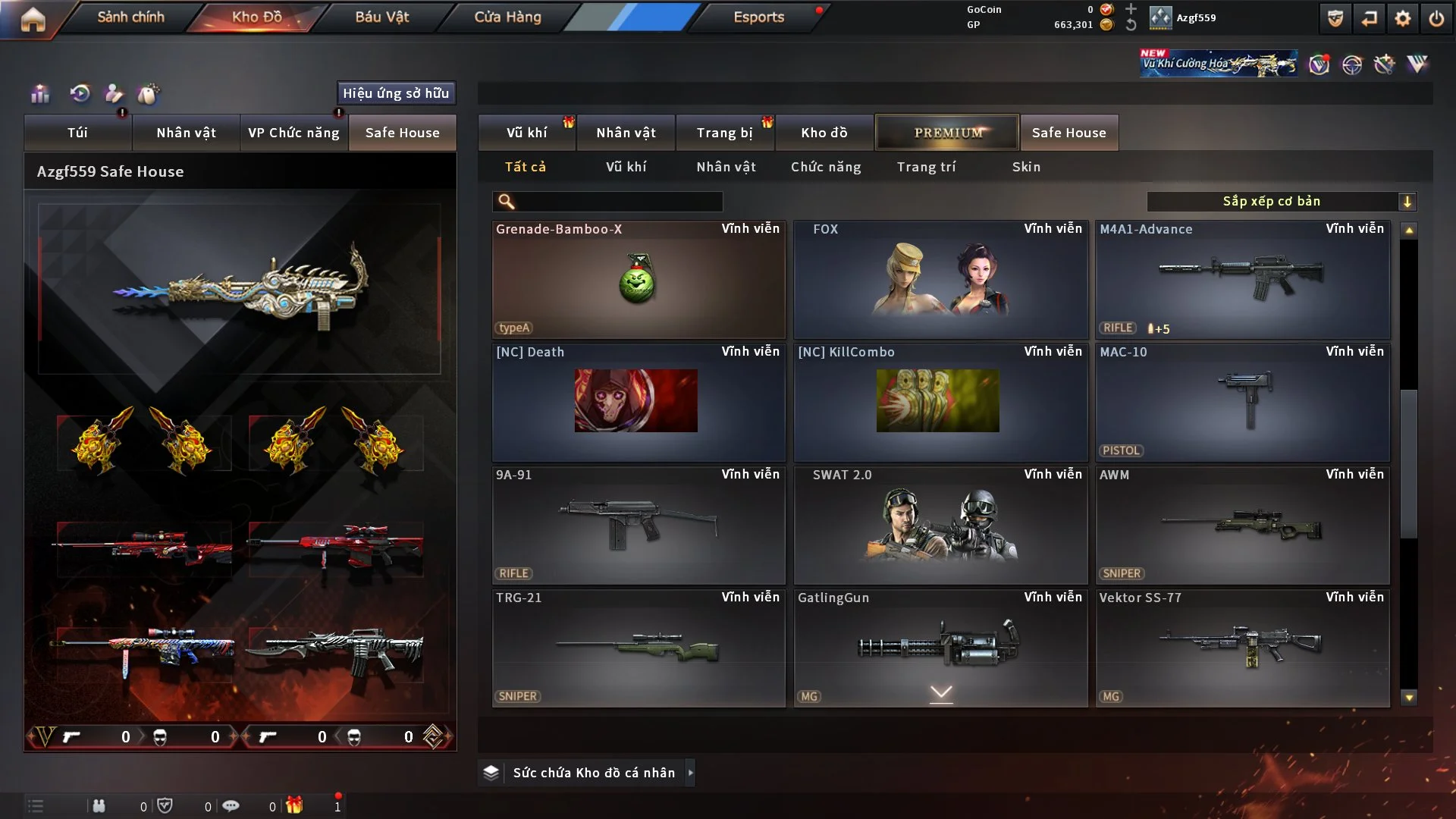
Task: Click the power exit button
Action: tap(1436, 18)
